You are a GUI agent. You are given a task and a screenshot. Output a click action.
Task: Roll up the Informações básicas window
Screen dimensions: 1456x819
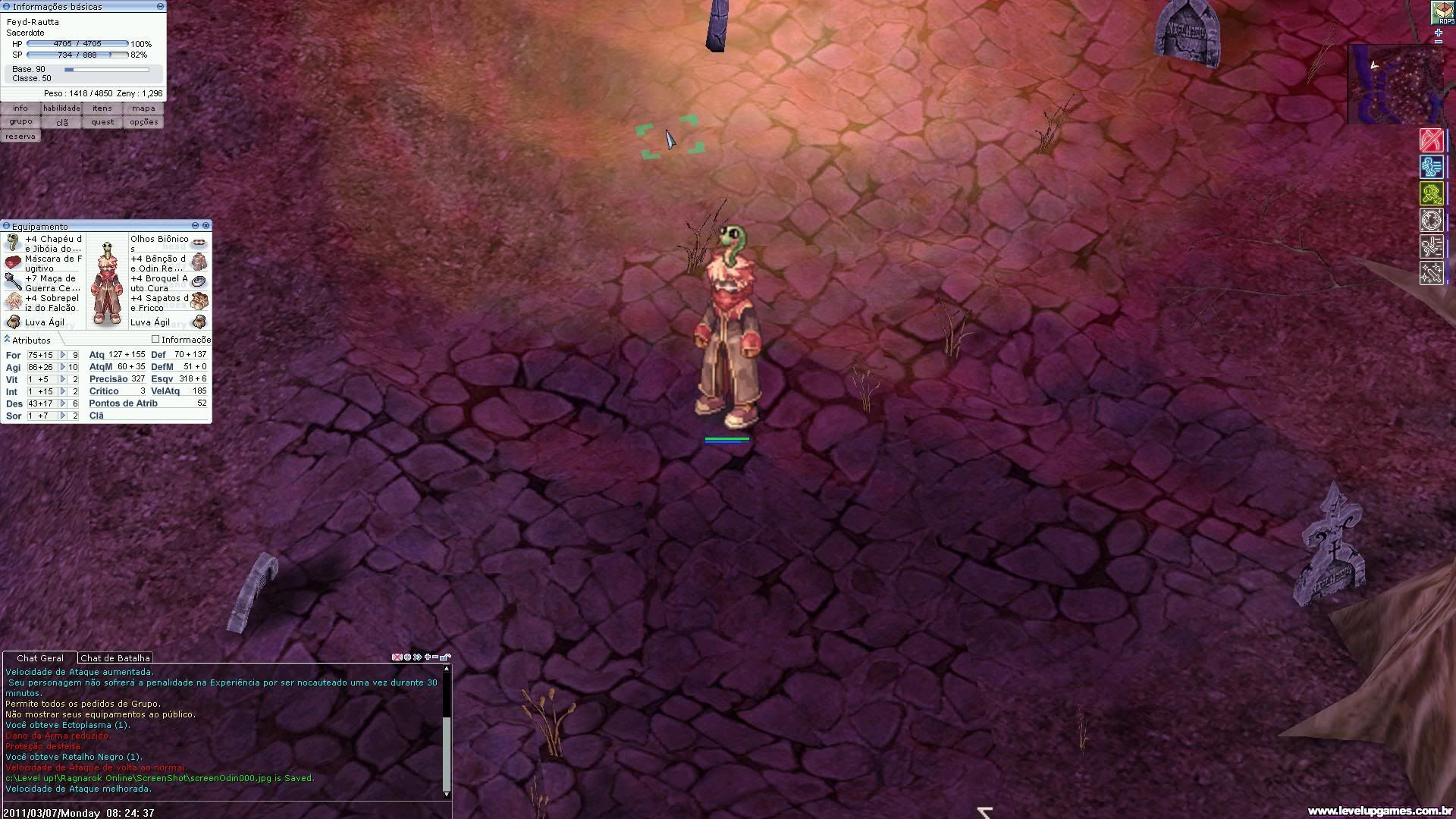pyautogui.click(x=159, y=6)
